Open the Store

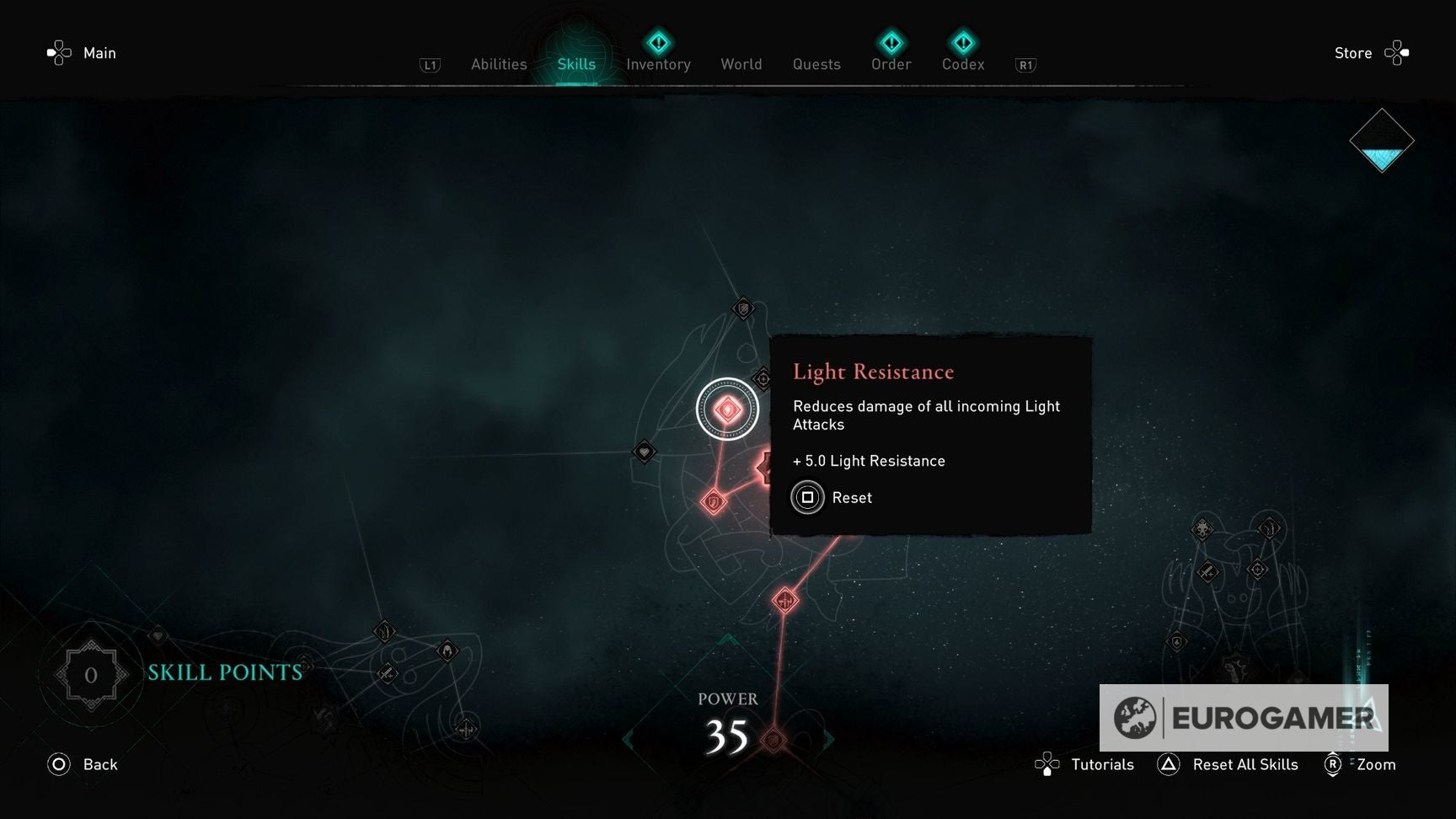(x=1353, y=52)
